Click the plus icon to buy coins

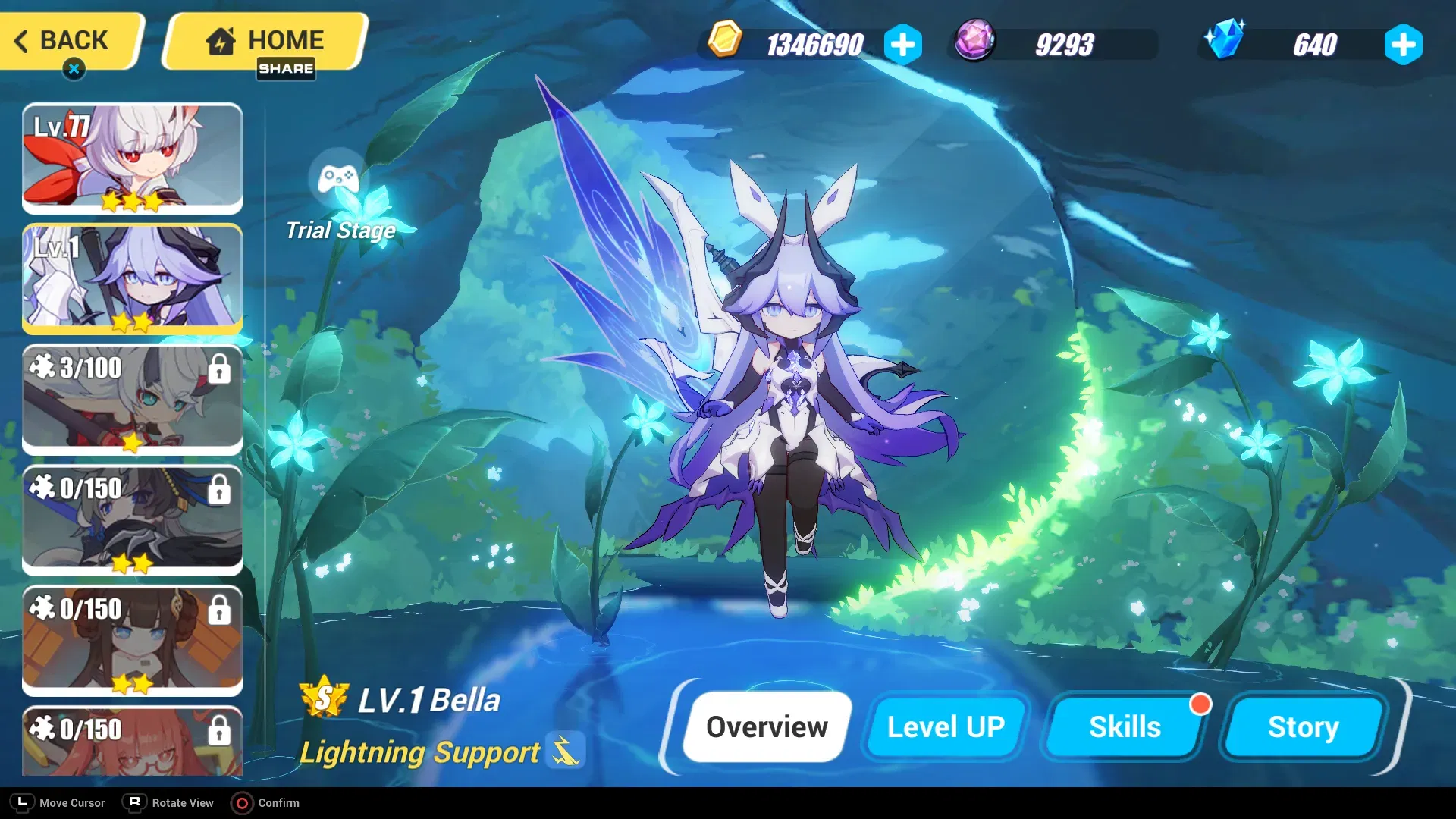point(902,45)
